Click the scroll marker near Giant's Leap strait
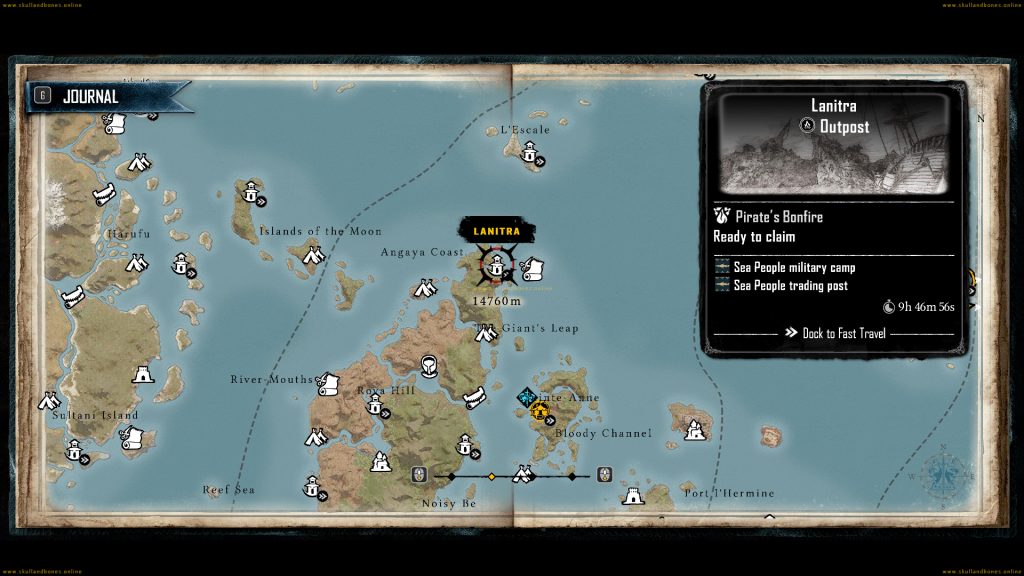 tap(476, 398)
